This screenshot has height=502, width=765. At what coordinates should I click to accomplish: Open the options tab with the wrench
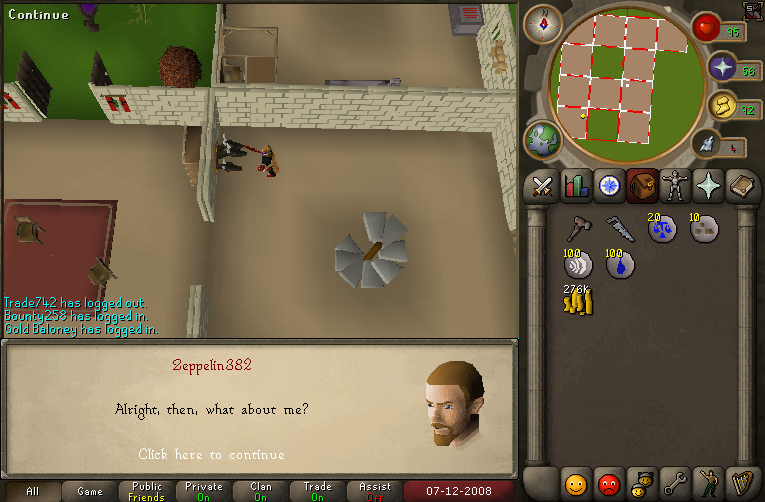(x=673, y=483)
